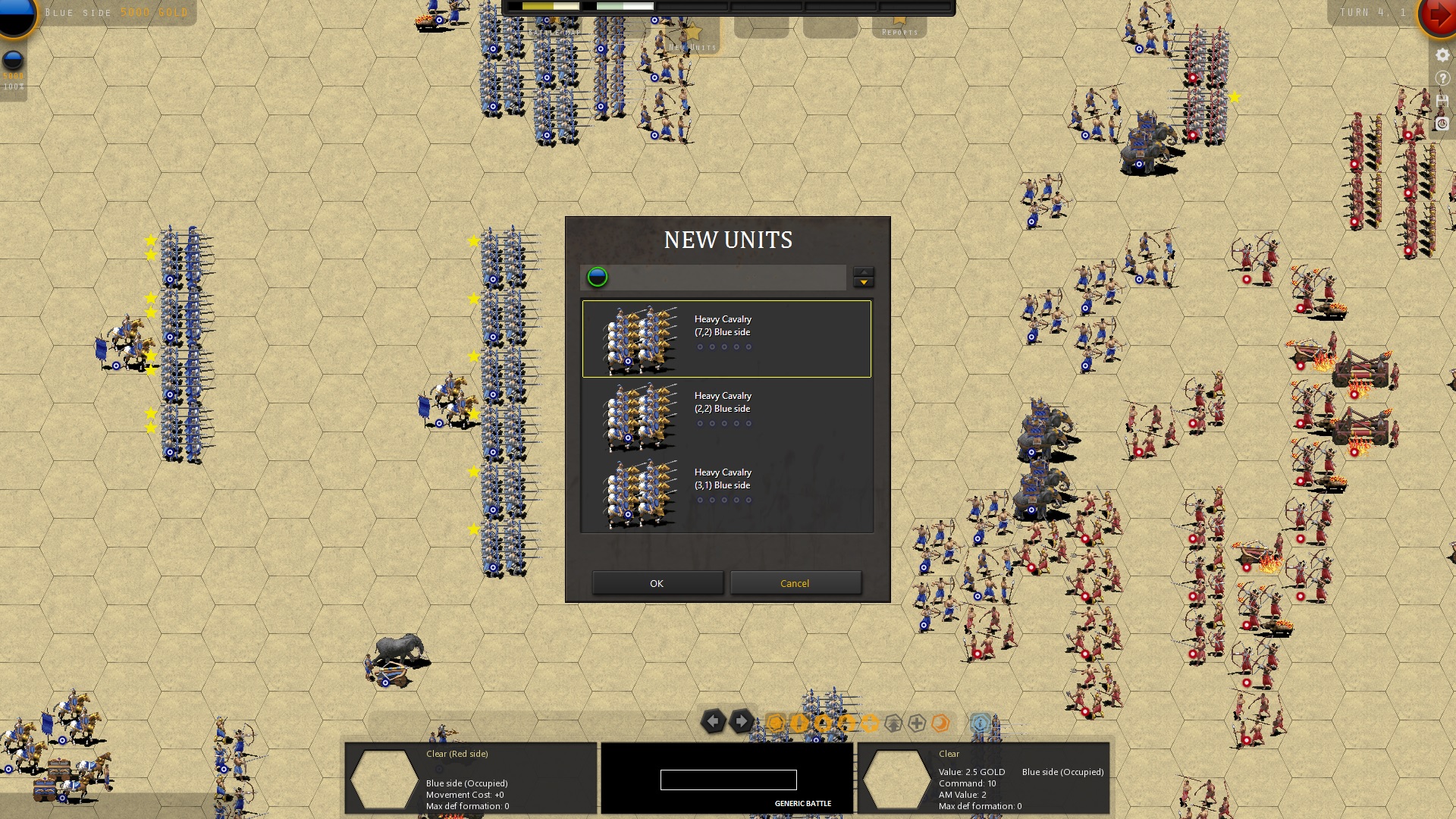Confirm unit placement with OK

(657, 582)
